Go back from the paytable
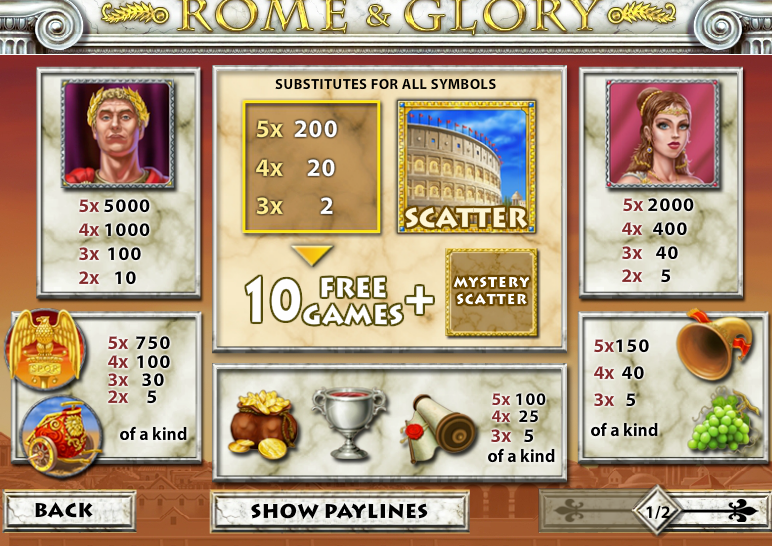The image size is (772, 546). coord(69,511)
